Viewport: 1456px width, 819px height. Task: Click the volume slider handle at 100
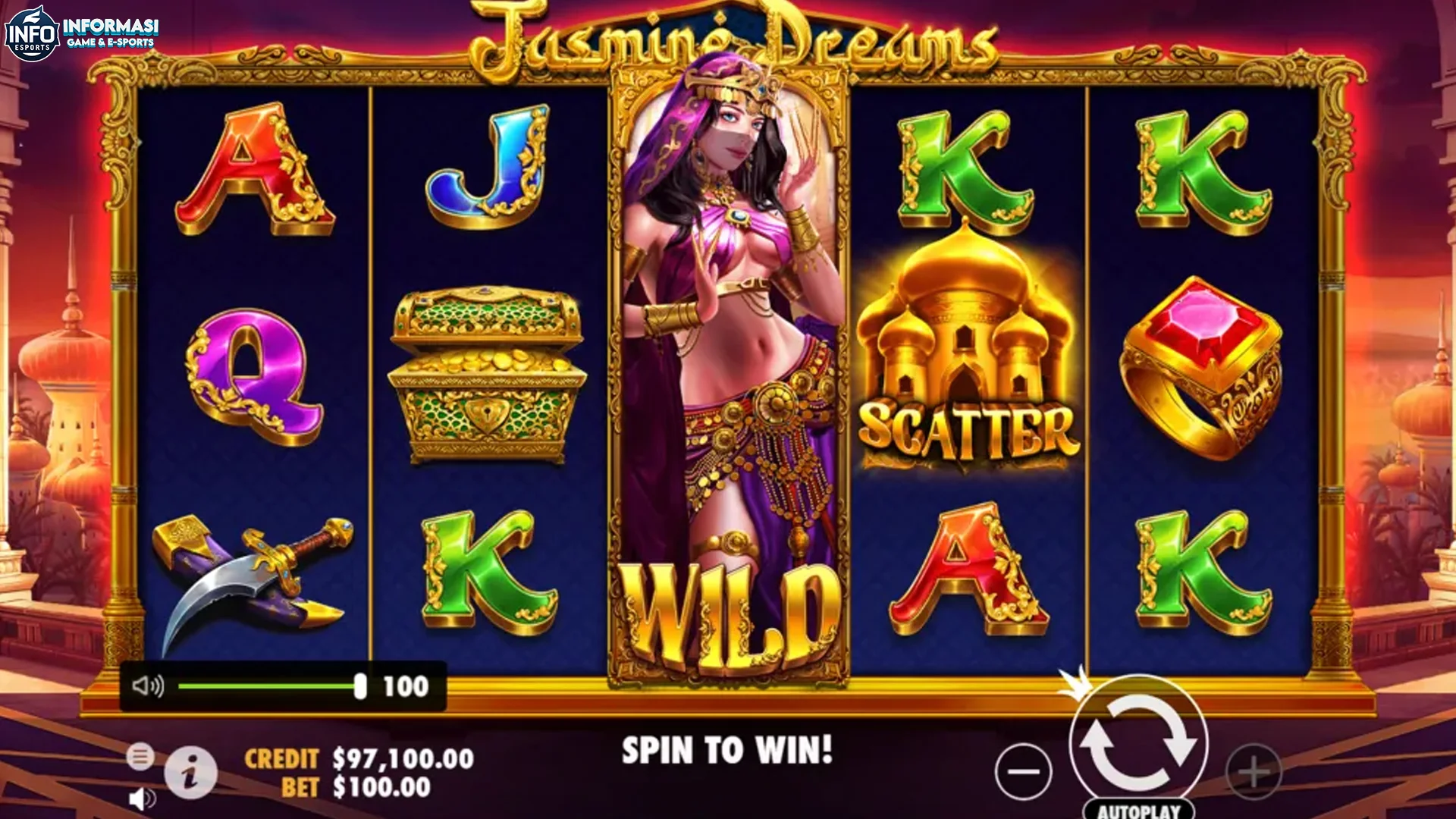tap(362, 686)
